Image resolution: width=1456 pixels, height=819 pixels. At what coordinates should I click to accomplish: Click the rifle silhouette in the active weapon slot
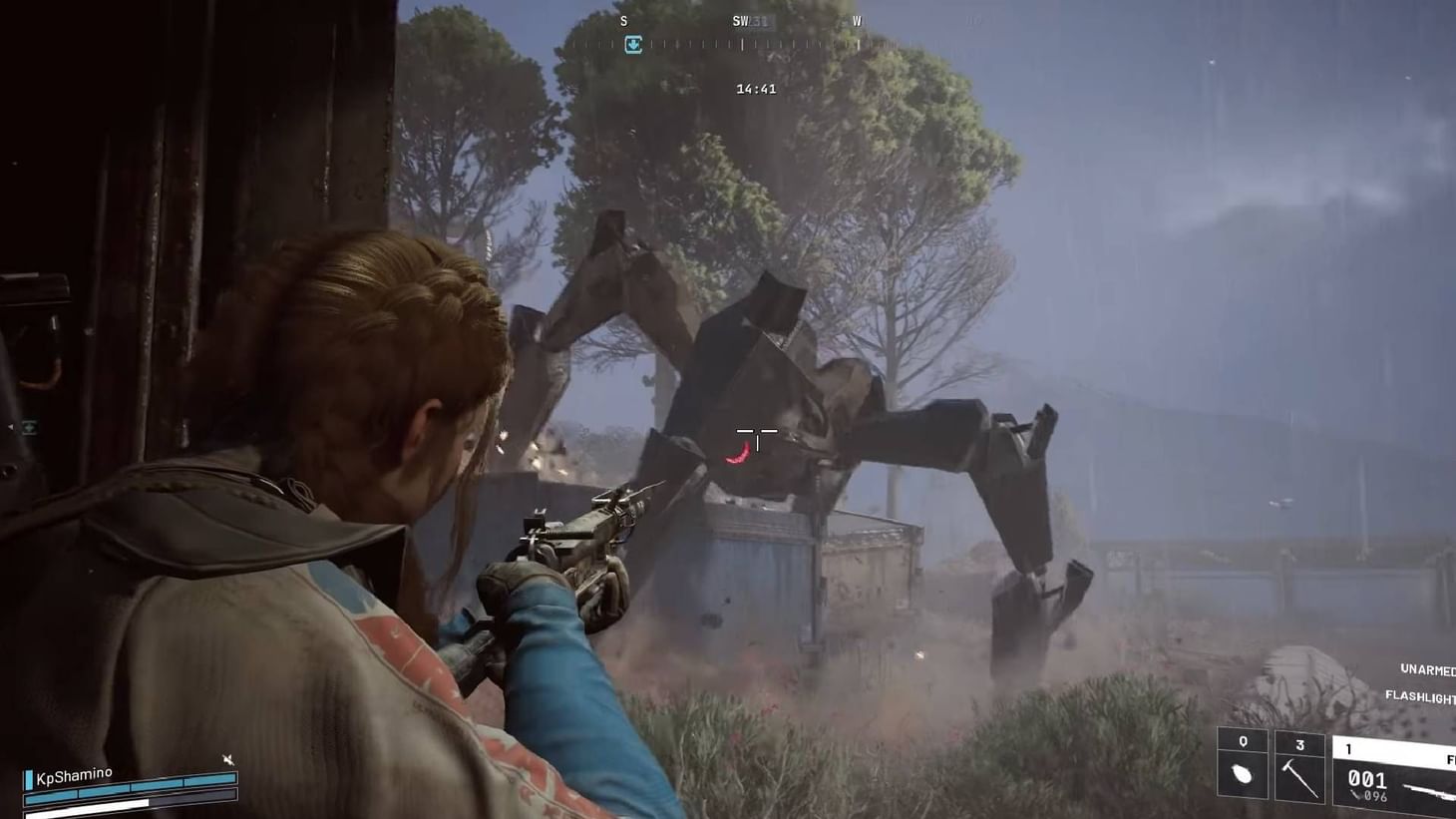[1426, 788]
